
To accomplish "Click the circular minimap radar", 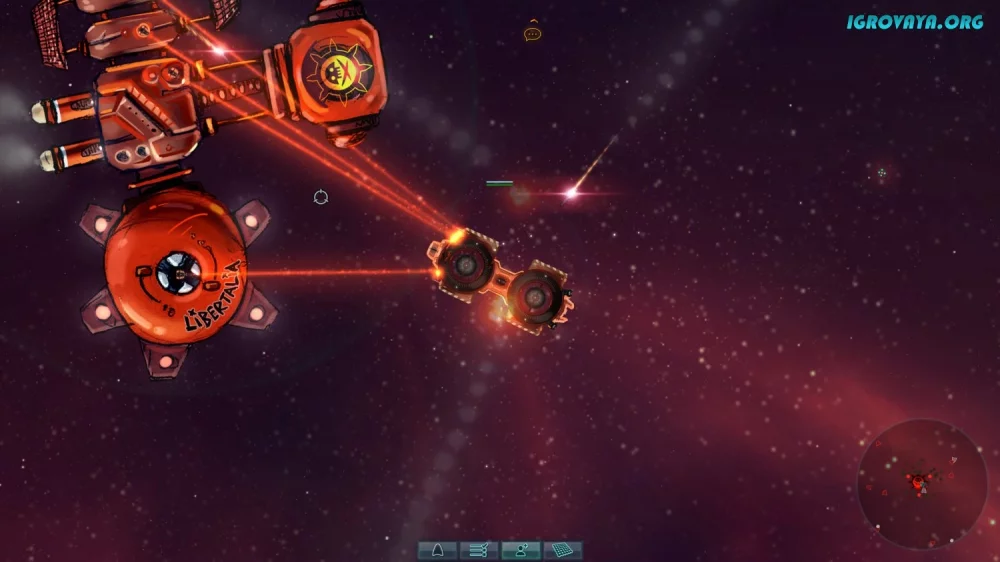I will tap(921, 483).
